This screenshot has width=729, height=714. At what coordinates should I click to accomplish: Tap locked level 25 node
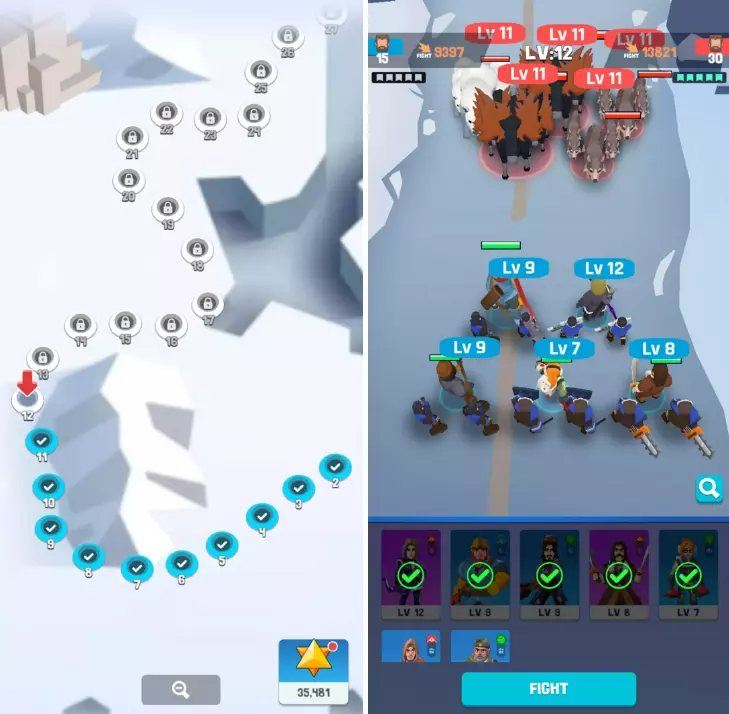260,72
